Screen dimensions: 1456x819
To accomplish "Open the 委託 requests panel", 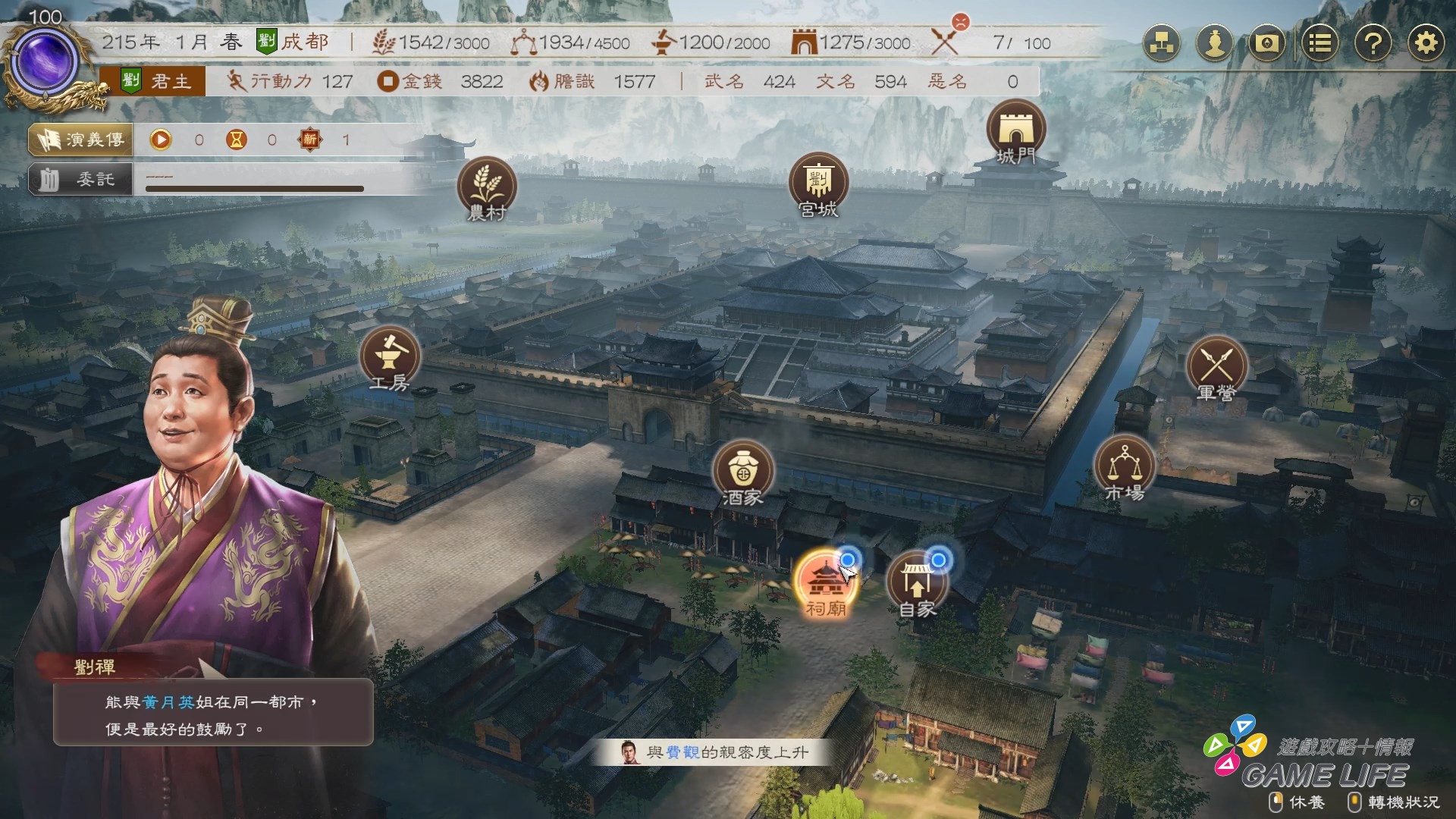I will 81,180.
